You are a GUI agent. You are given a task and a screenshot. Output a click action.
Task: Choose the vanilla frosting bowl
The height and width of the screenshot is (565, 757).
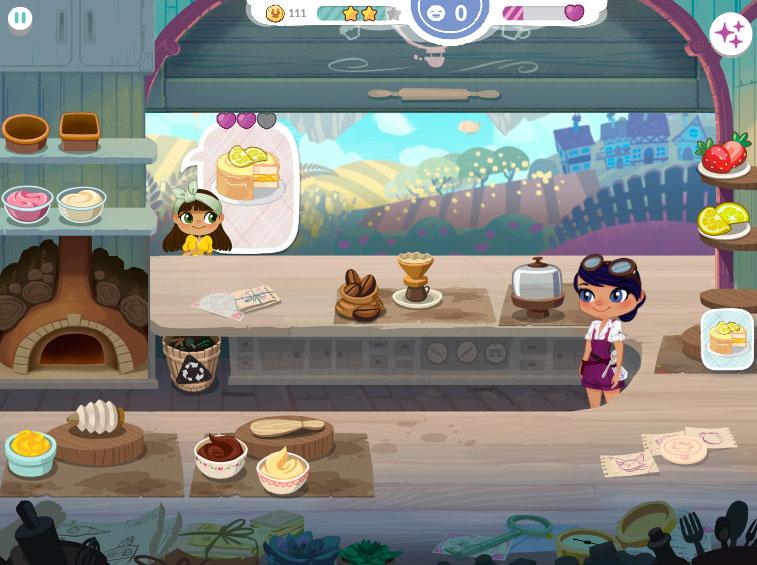[x=282, y=467]
